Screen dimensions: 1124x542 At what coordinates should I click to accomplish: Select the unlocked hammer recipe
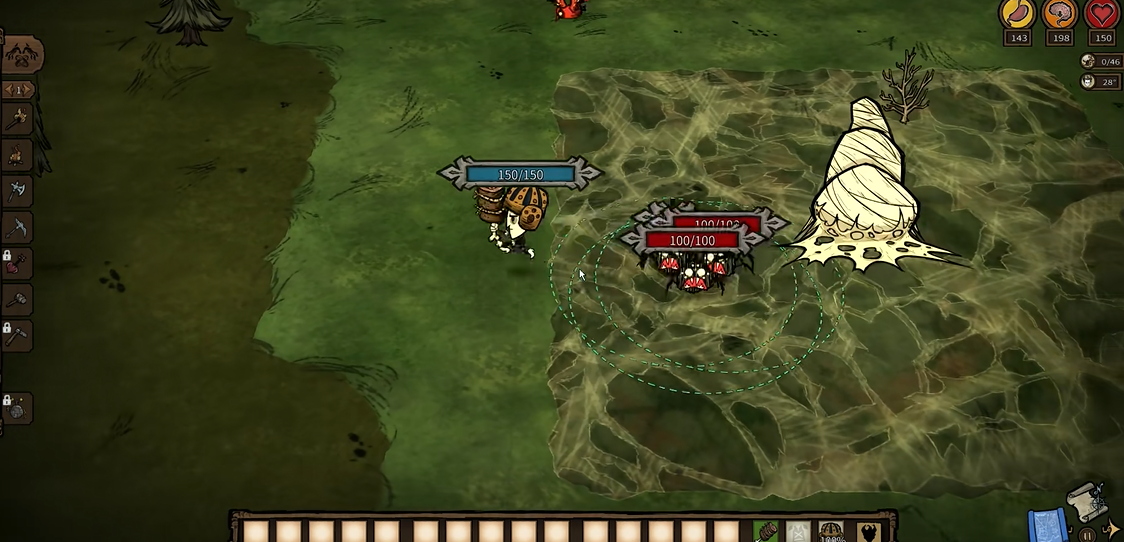(17, 299)
